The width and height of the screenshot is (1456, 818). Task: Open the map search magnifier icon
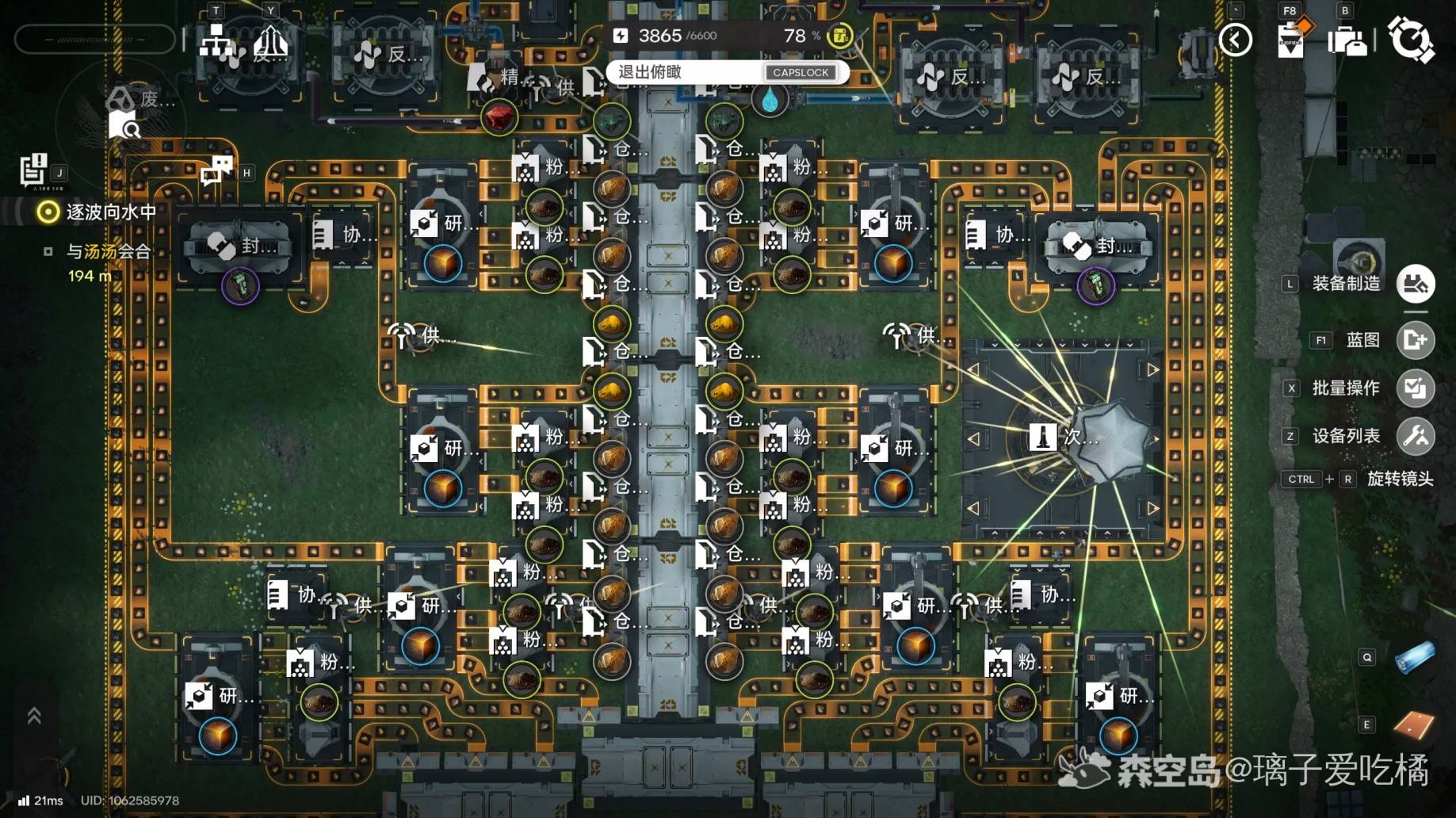tap(124, 124)
